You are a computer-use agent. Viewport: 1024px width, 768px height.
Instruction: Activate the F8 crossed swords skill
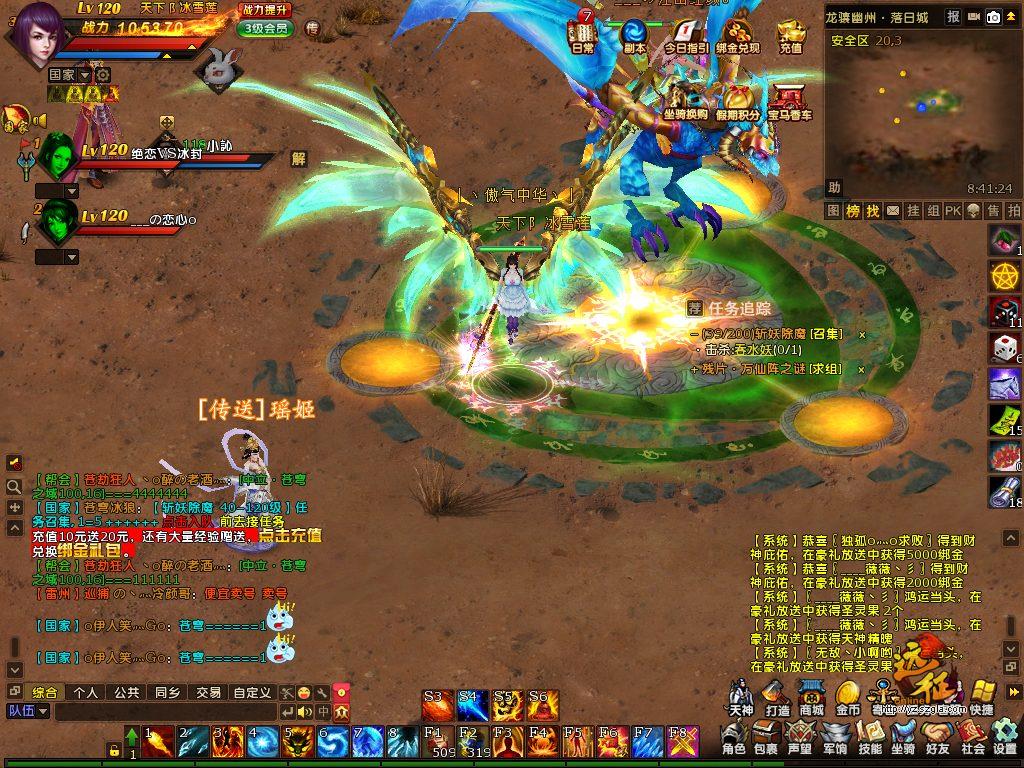point(683,741)
